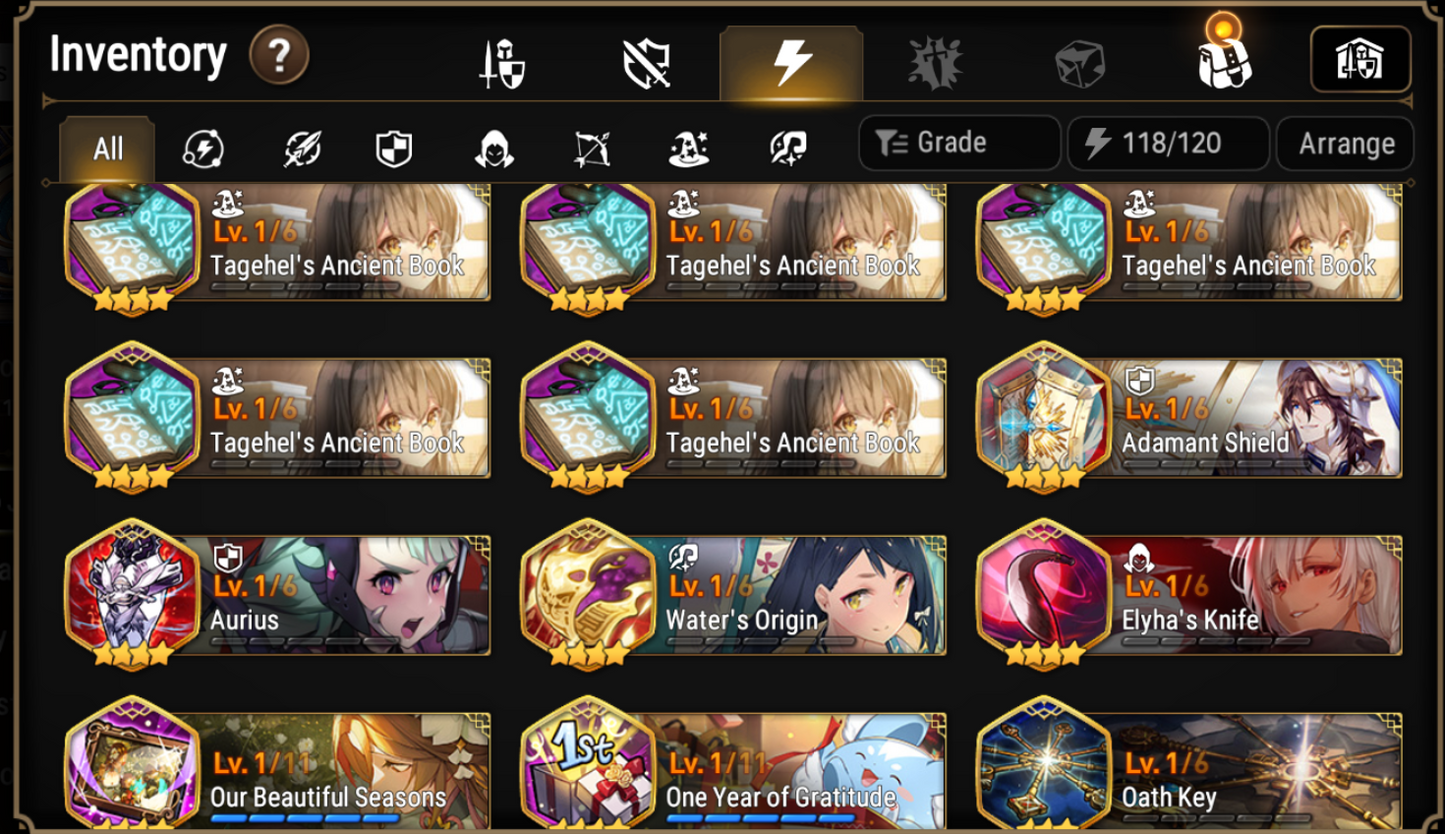1445x834 pixels.
Task: Select the All filter tab
Action: tap(105, 148)
